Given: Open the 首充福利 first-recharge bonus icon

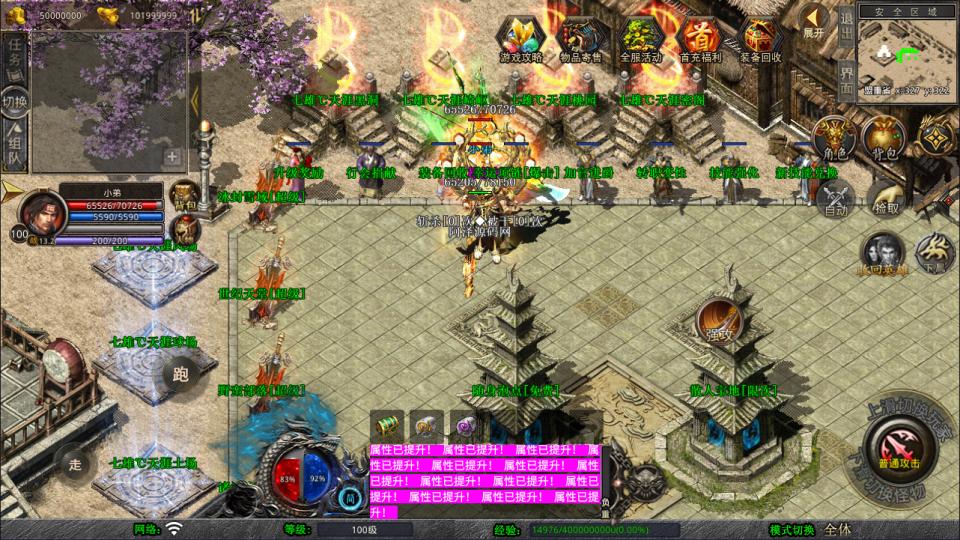Looking at the screenshot, I should coord(701,40).
